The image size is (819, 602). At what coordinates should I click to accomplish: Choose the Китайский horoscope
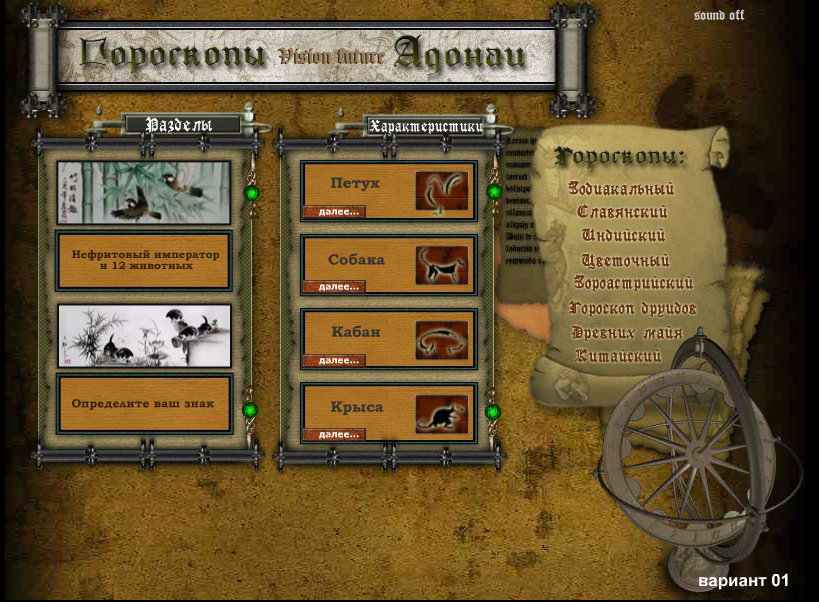tap(619, 356)
